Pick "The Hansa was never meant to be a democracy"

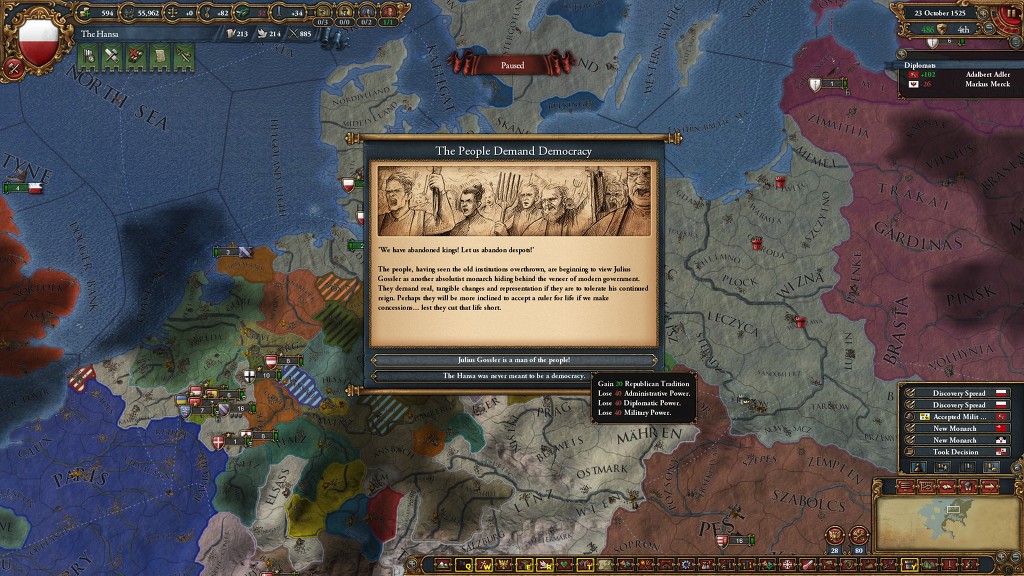coord(513,376)
